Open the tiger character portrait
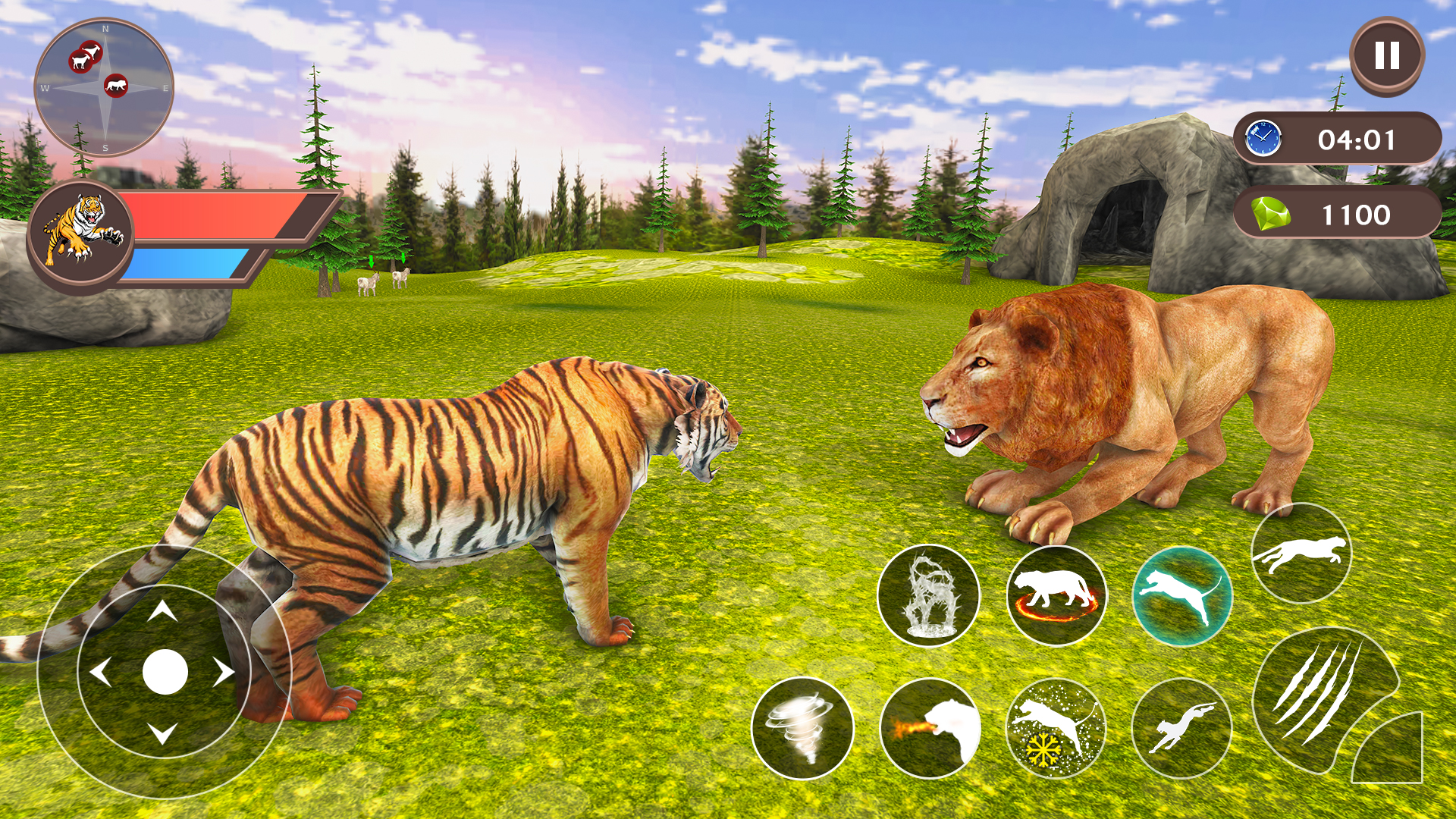The image size is (1456, 819). tap(83, 239)
